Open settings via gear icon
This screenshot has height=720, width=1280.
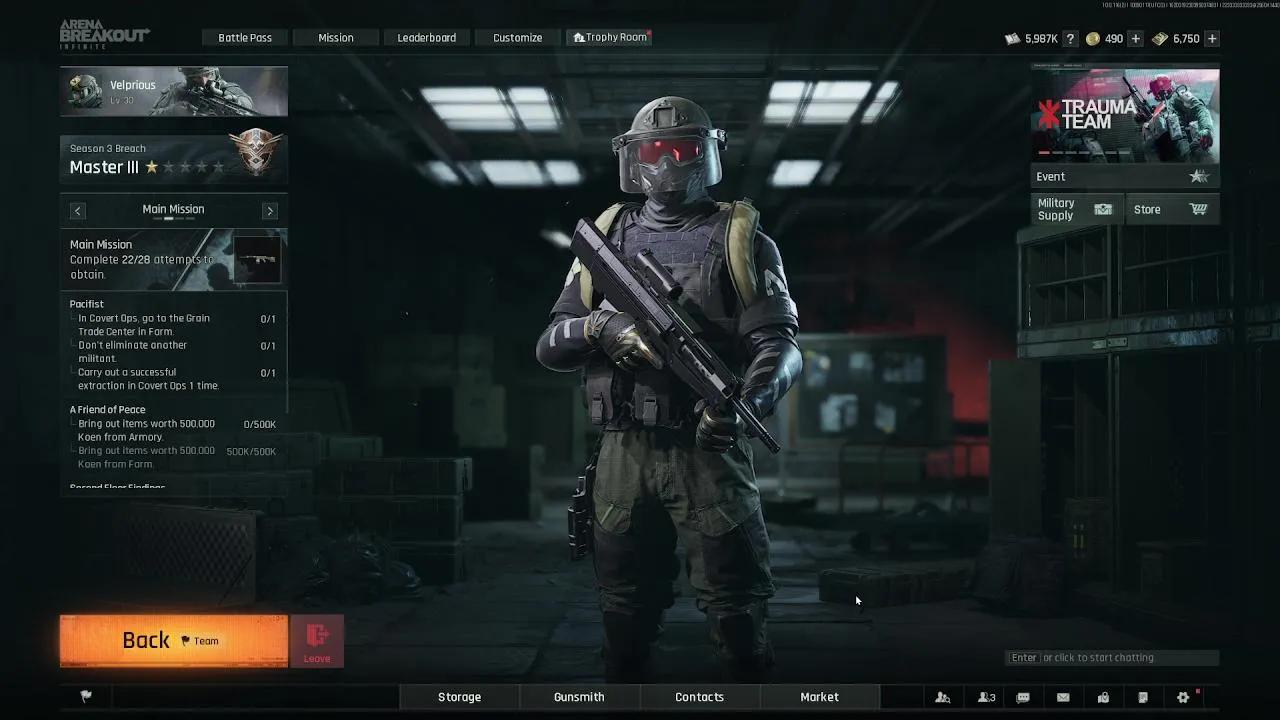1183,697
